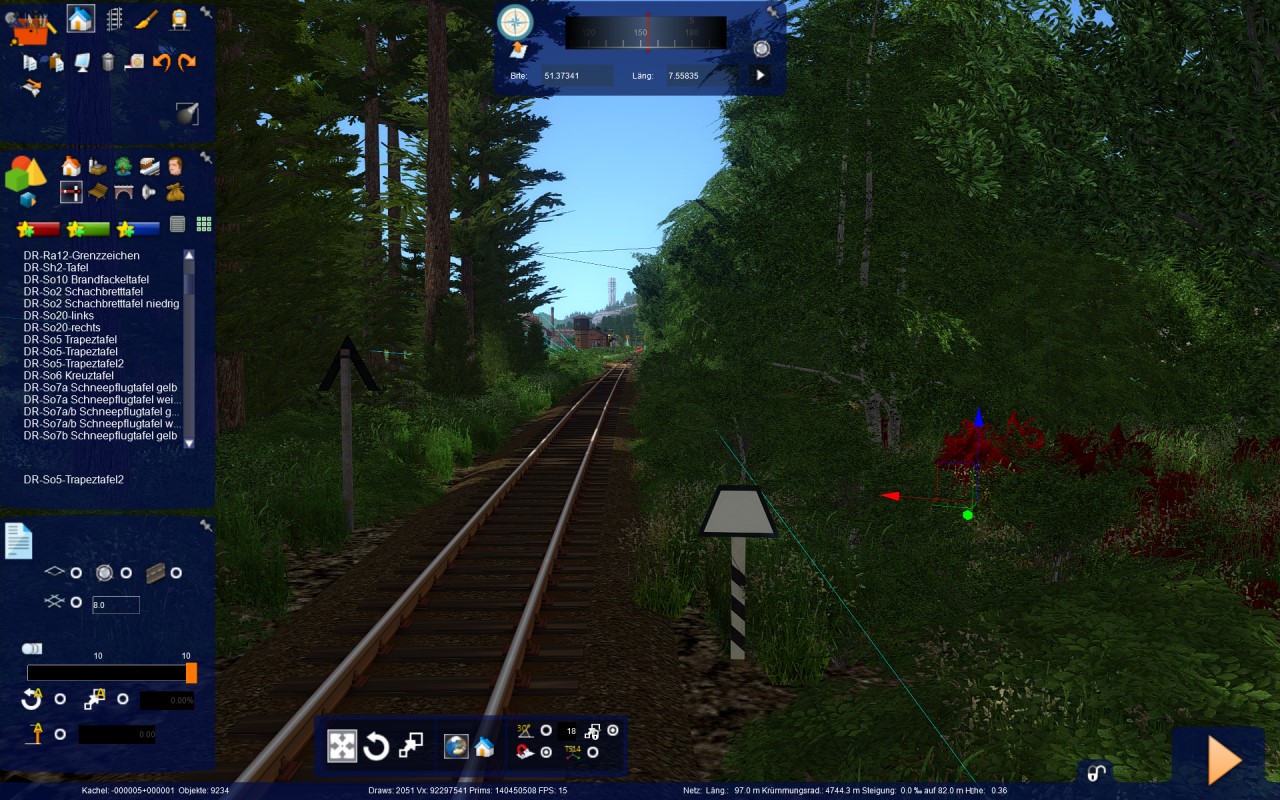The height and width of the screenshot is (800, 1280).
Task: Switch object browser to grid view
Action: pyautogui.click(x=204, y=224)
